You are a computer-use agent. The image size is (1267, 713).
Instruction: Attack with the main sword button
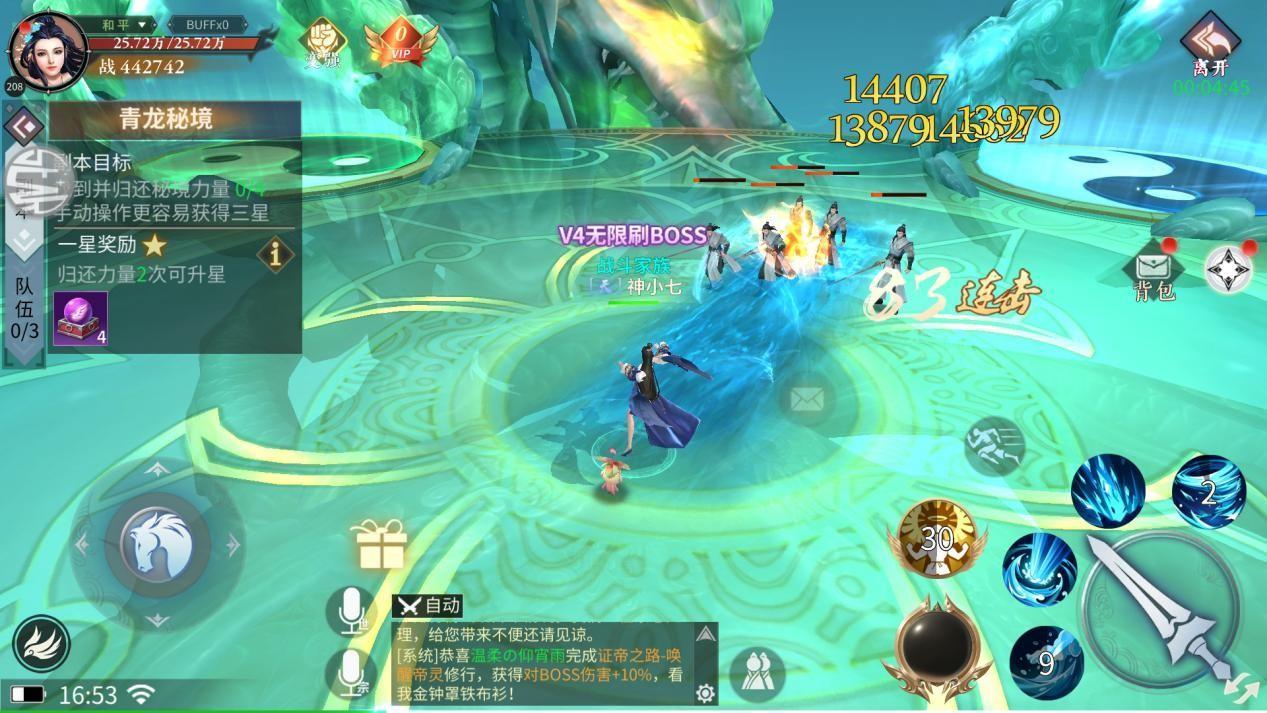pyautogui.click(x=1160, y=607)
